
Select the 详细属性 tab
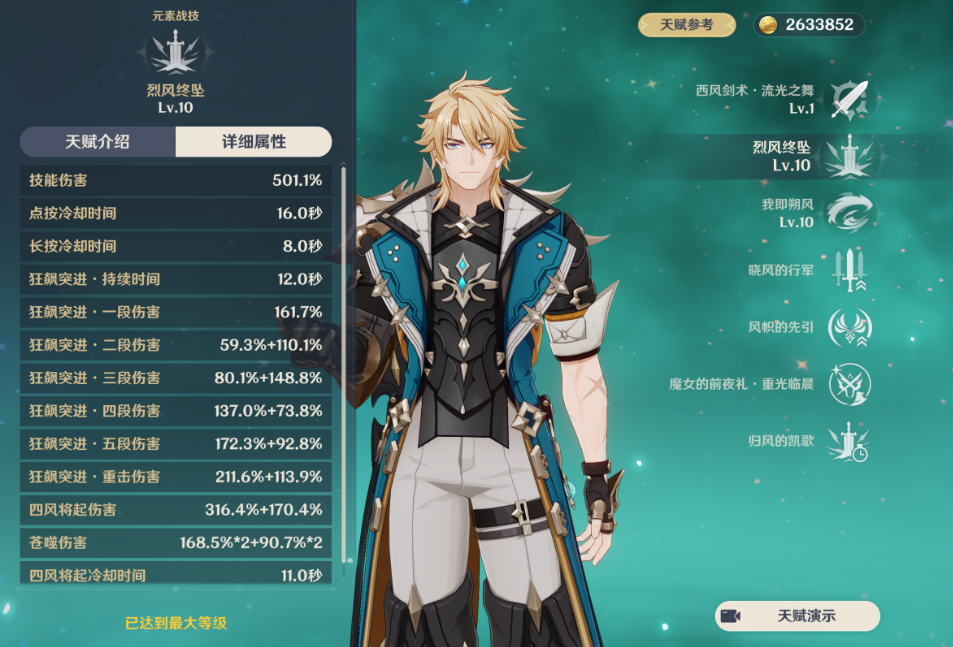pyautogui.click(x=254, y=142)
